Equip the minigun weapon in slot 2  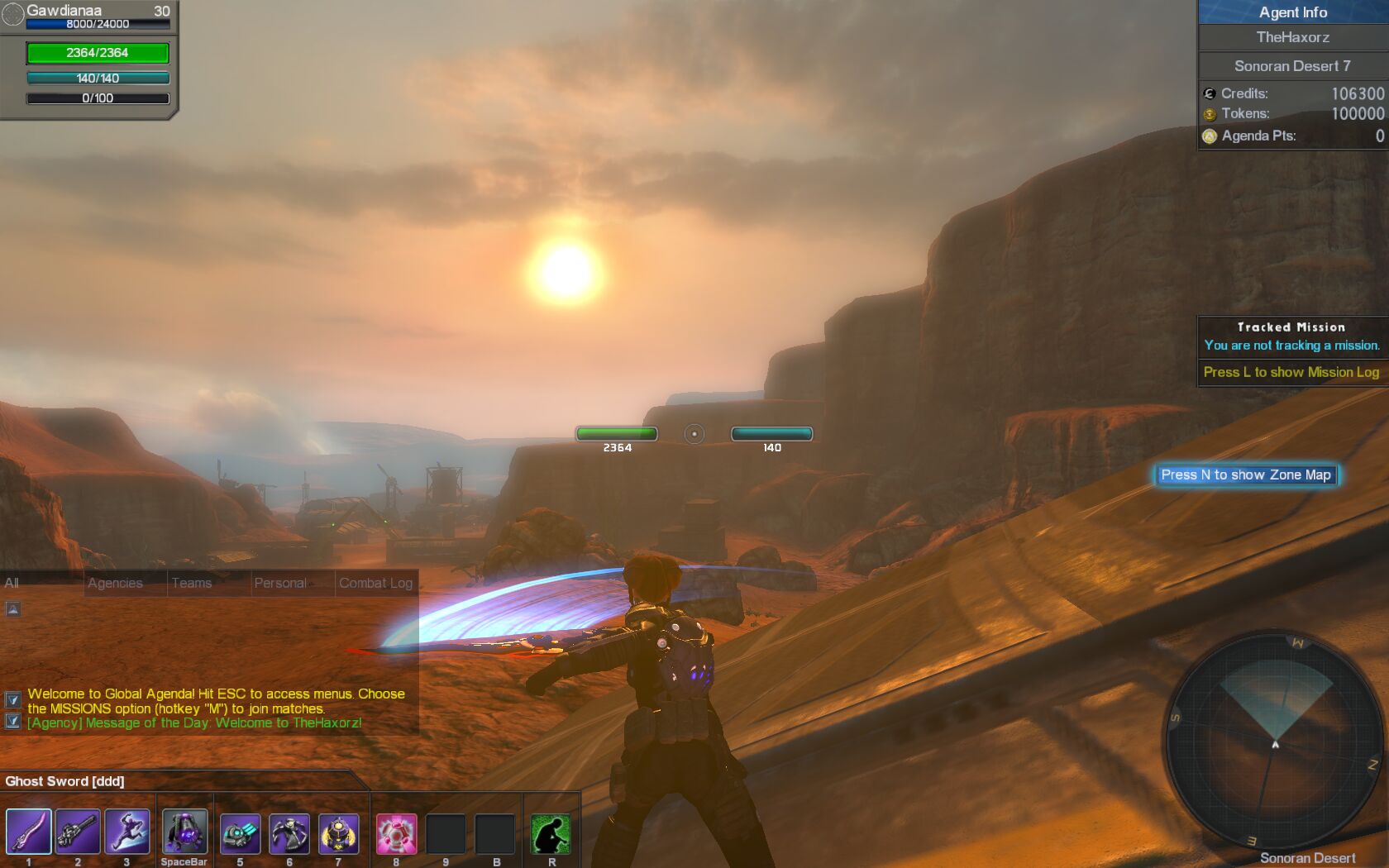point(78,832)
